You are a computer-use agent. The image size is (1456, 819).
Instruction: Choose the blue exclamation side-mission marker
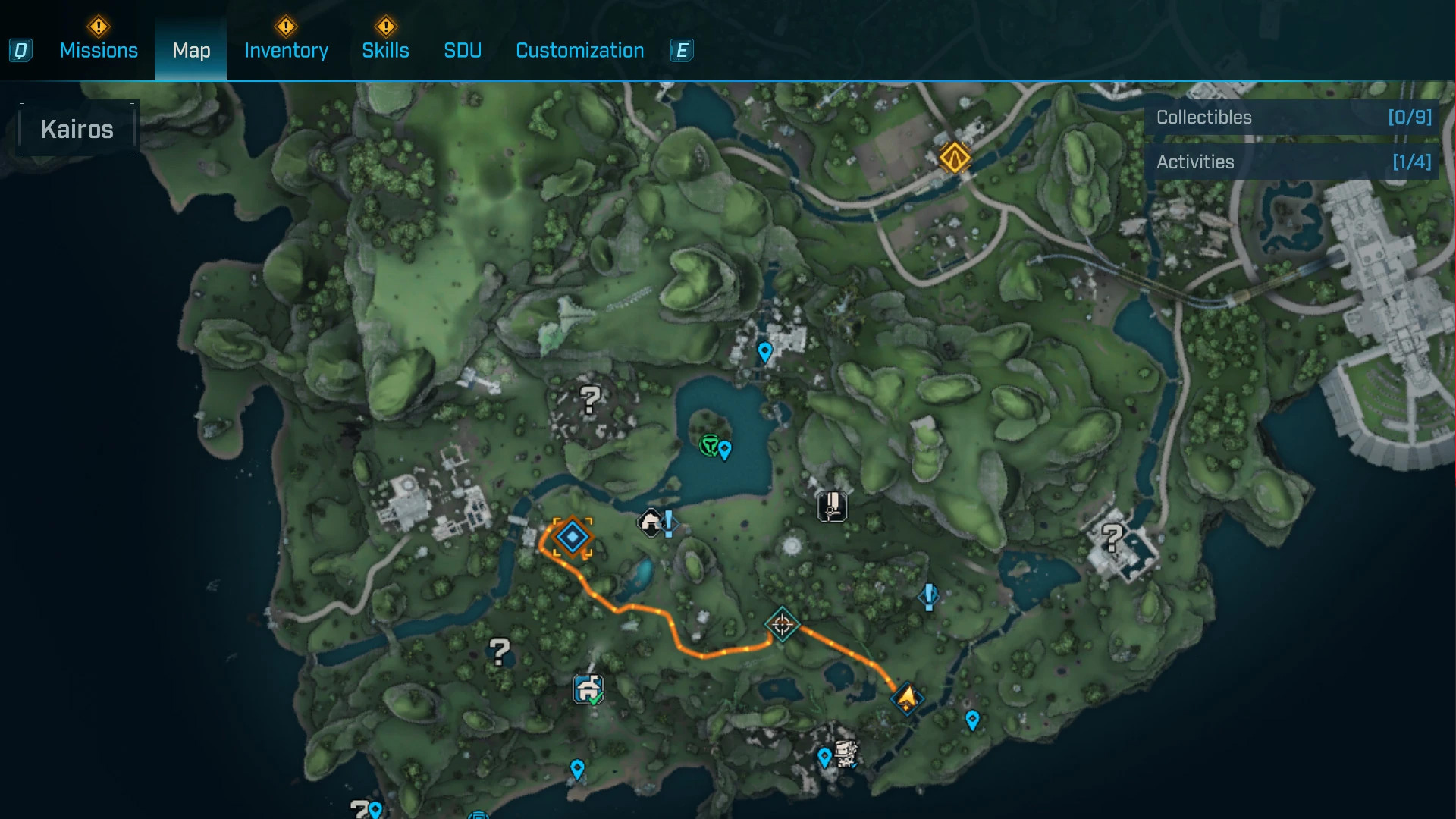pos(929,596)
